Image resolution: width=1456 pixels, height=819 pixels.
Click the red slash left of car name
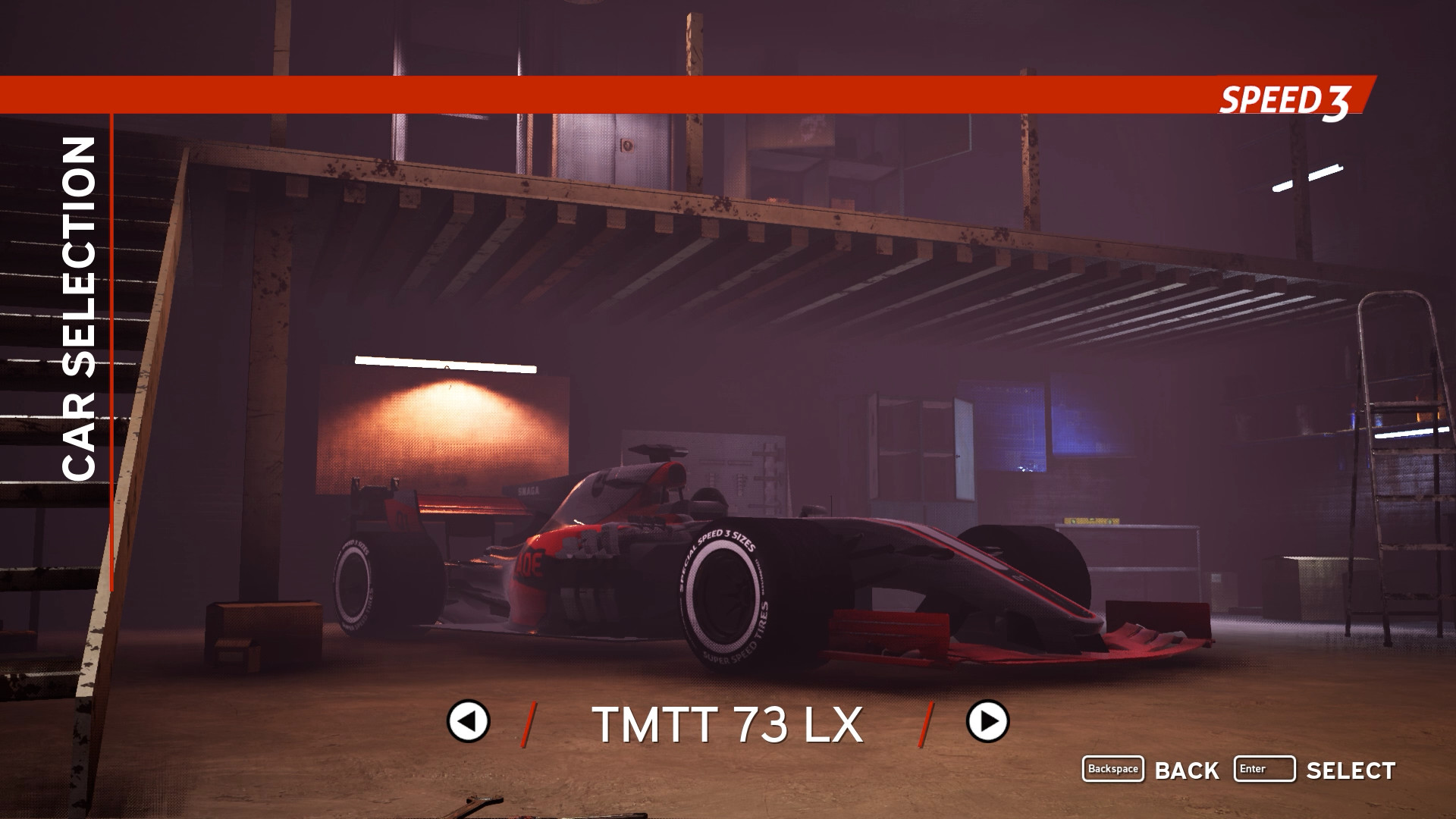pyautogui.click(x=529, y=723)
